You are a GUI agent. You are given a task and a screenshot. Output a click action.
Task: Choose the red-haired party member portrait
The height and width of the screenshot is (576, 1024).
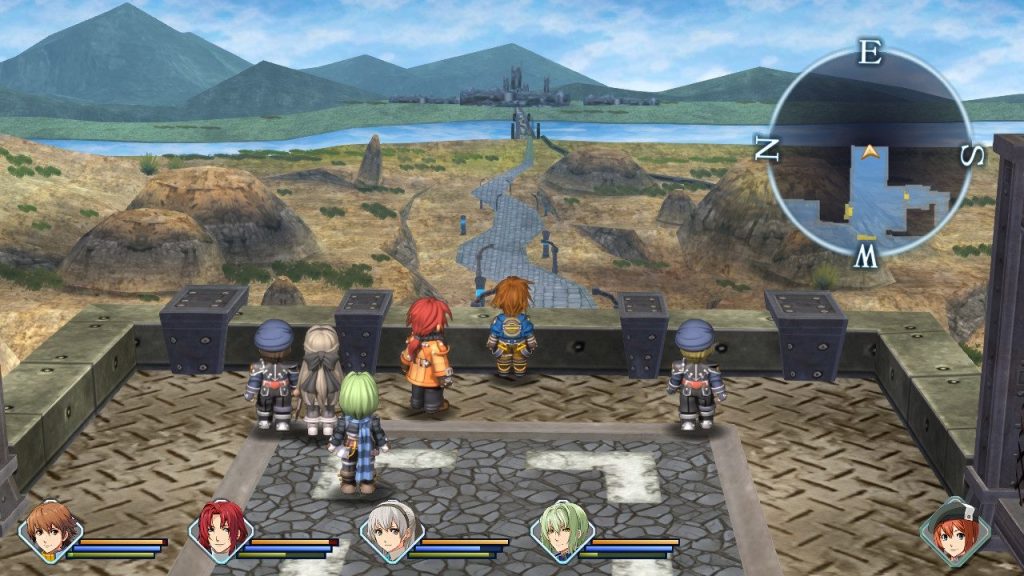[220, 531]
